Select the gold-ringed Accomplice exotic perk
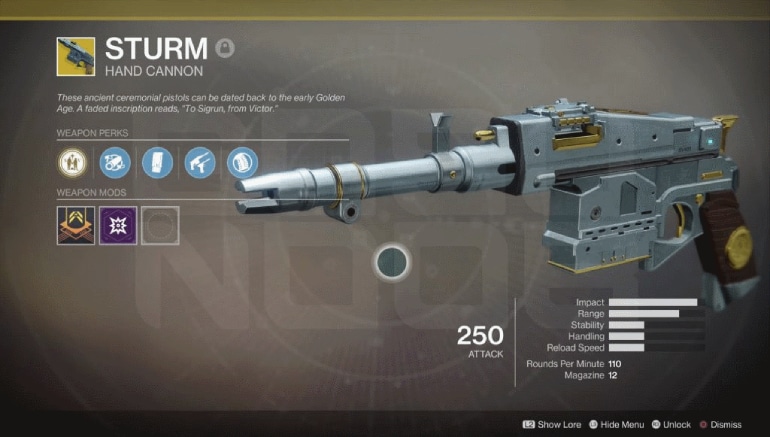Image resolution: width=770 pixels, height=437 pixels. [x=76, y=160]
